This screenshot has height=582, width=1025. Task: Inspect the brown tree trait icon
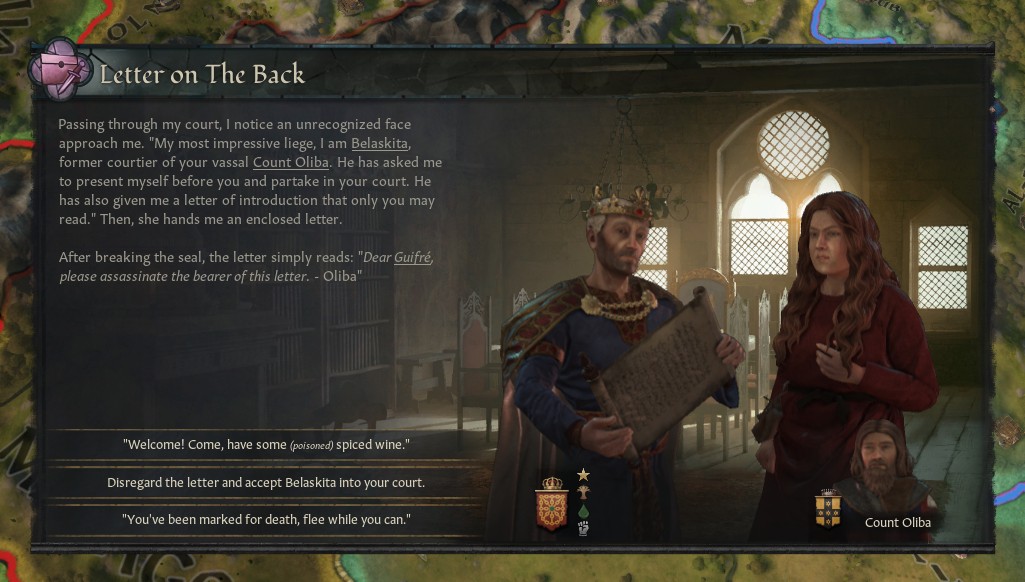point(584,492)
